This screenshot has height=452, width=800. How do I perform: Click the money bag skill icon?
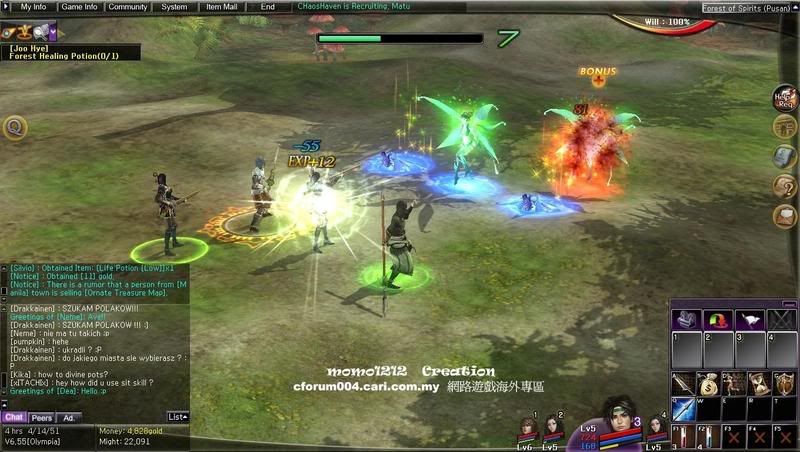(708, 383)
